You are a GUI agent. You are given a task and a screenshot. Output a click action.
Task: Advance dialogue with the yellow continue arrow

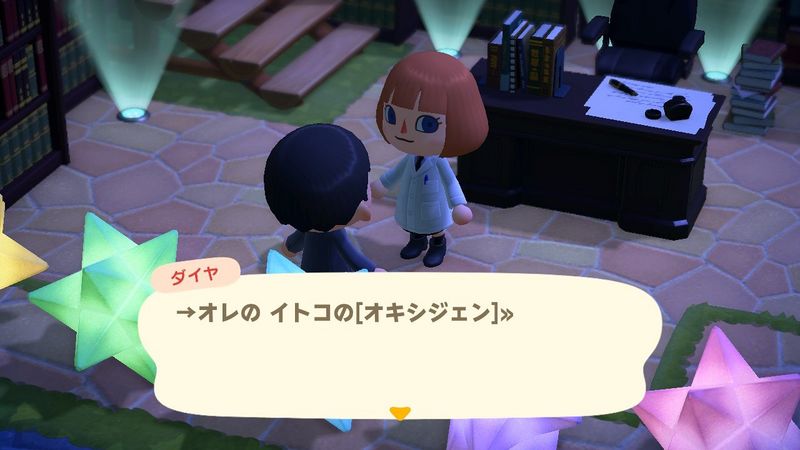coord(400,412)
